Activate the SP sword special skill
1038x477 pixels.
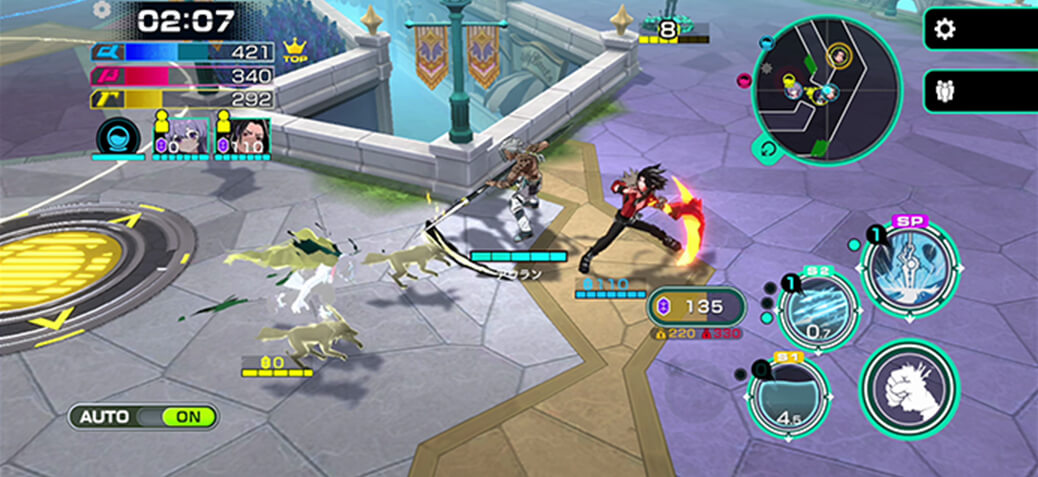tap(909, 268)
